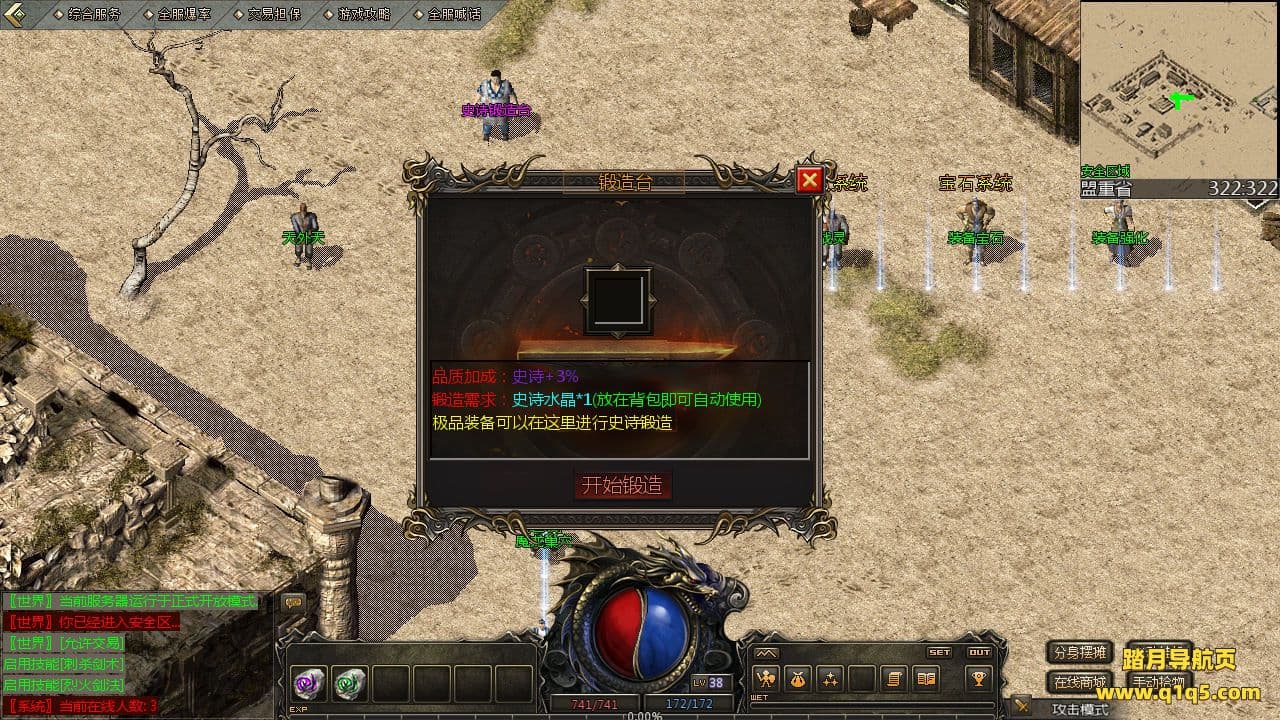Image resolution: width=1280 pixels, height=720 pixels.
Task: Open the character equipment icon
Action: point(766,679)
